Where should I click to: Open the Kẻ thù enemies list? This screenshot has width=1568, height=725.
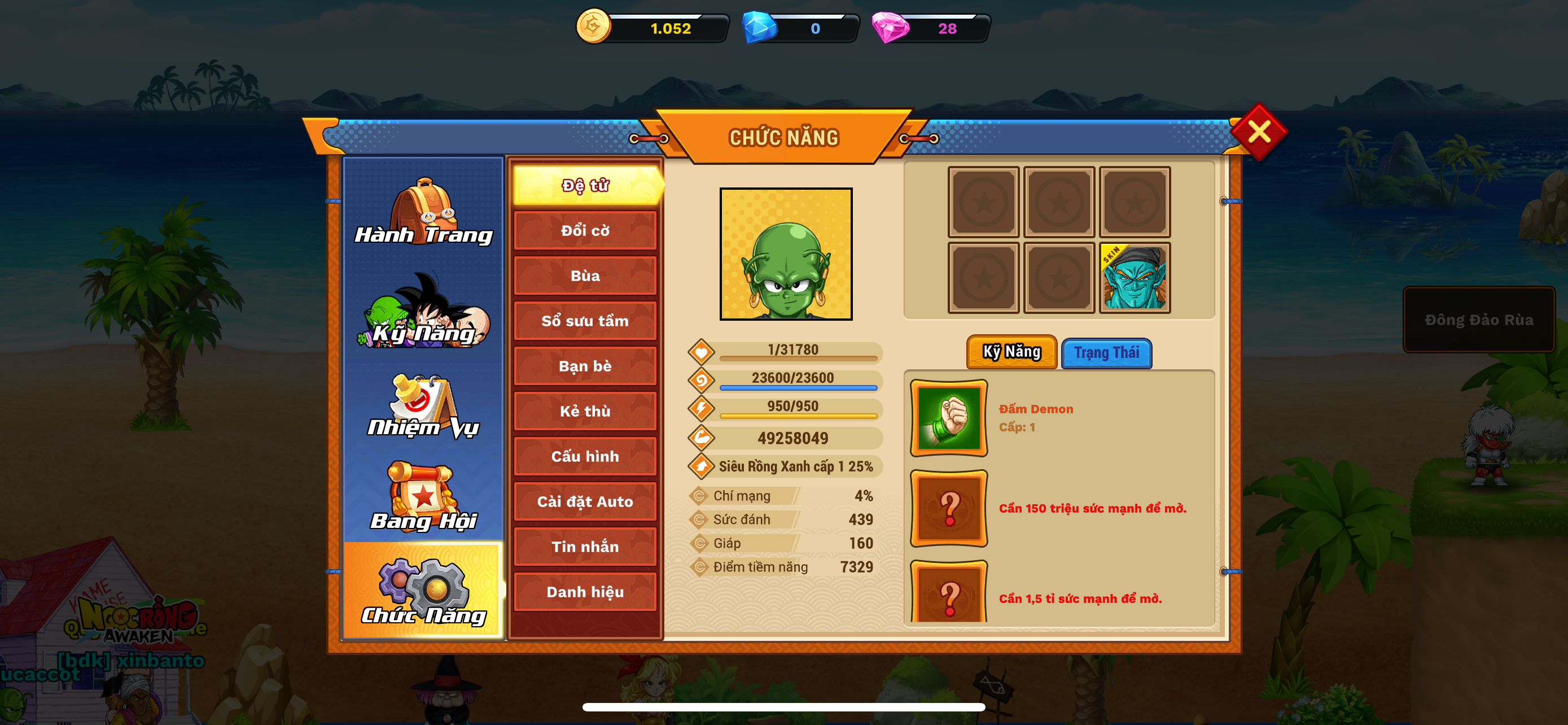click(585, 411)
